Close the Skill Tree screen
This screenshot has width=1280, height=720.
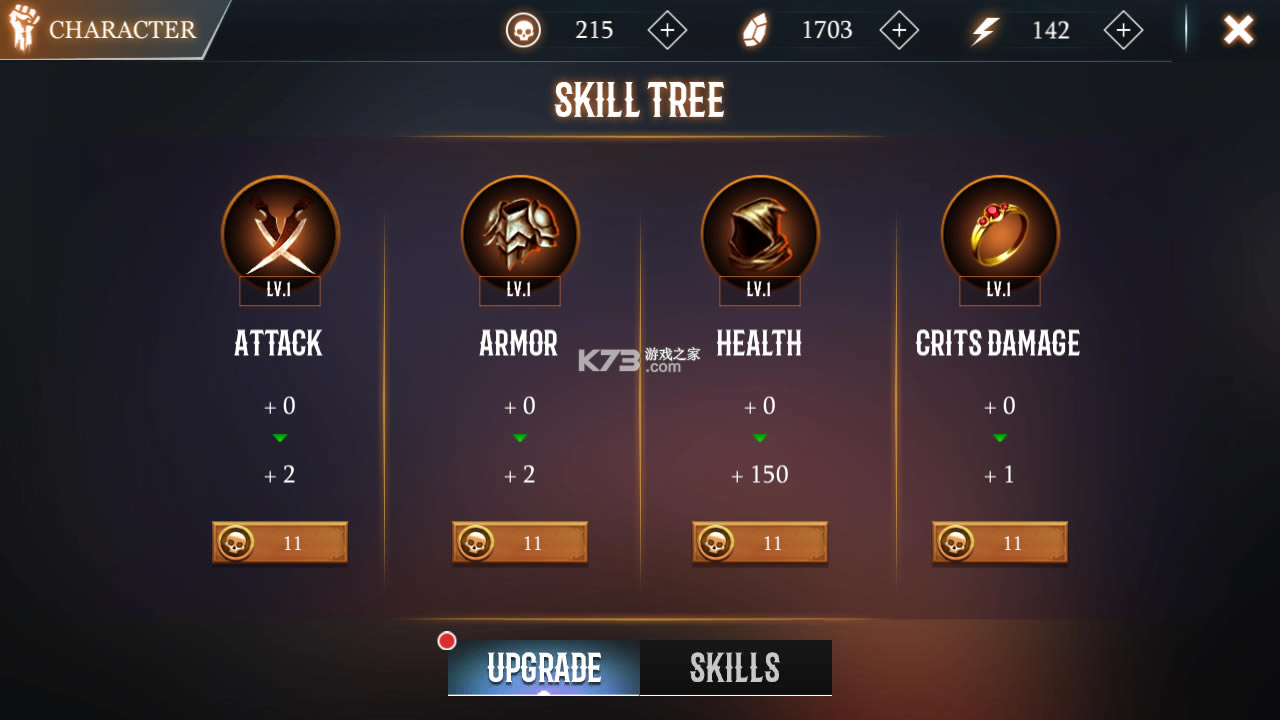coord(1238,30)
